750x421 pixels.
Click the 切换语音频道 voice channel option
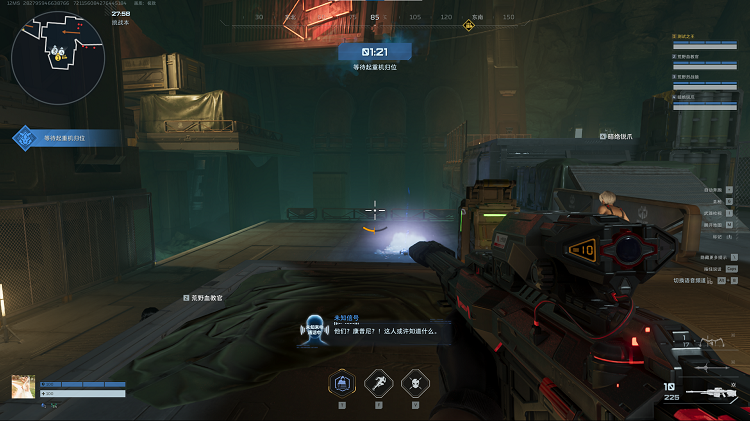[691, 281]
